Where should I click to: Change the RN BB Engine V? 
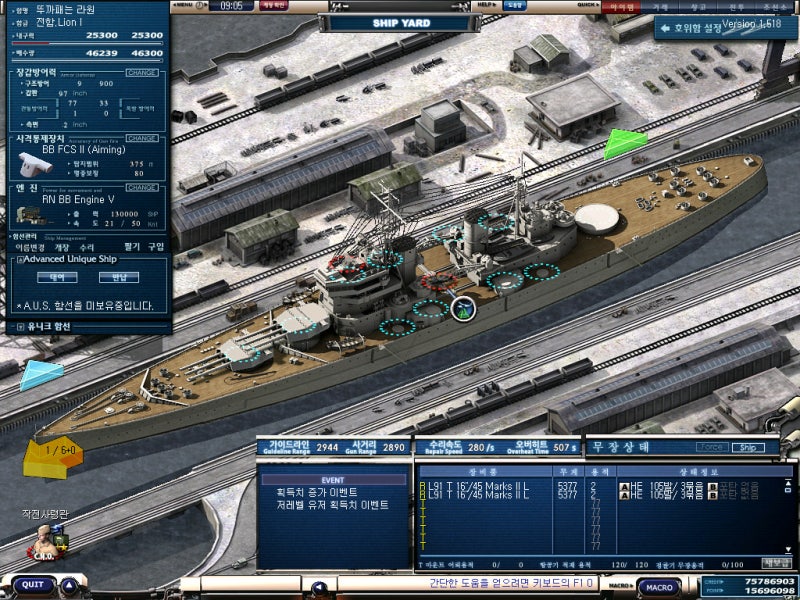142,187
